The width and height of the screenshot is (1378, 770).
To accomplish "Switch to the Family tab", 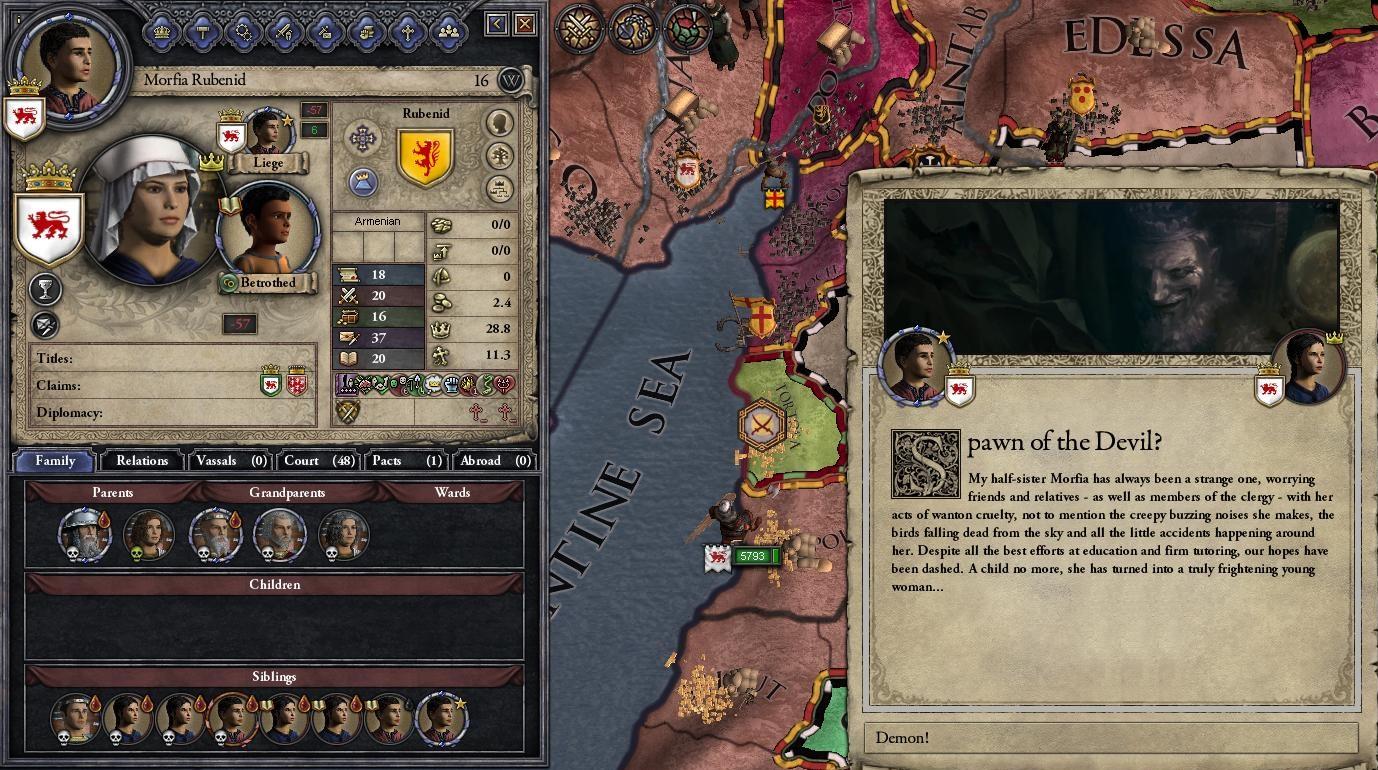I will [55, 461].
